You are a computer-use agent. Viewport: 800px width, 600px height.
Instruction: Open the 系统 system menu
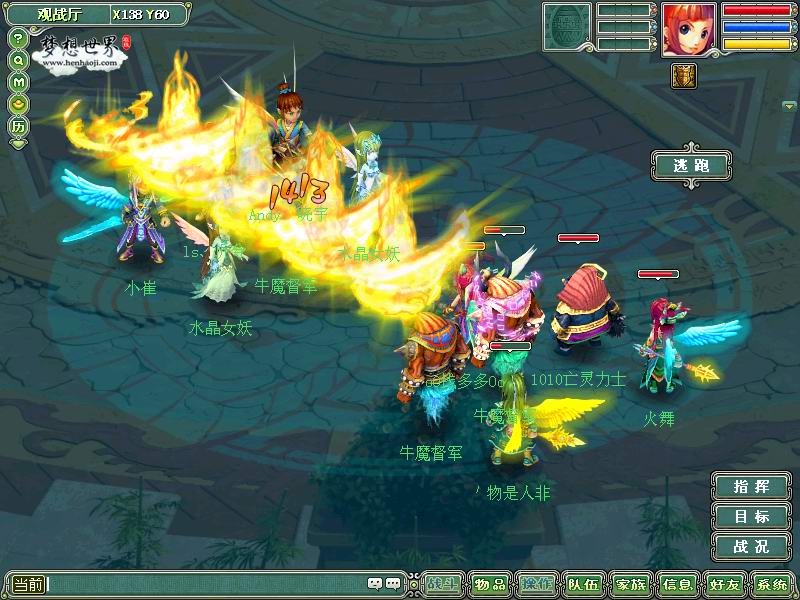[771, 584]
